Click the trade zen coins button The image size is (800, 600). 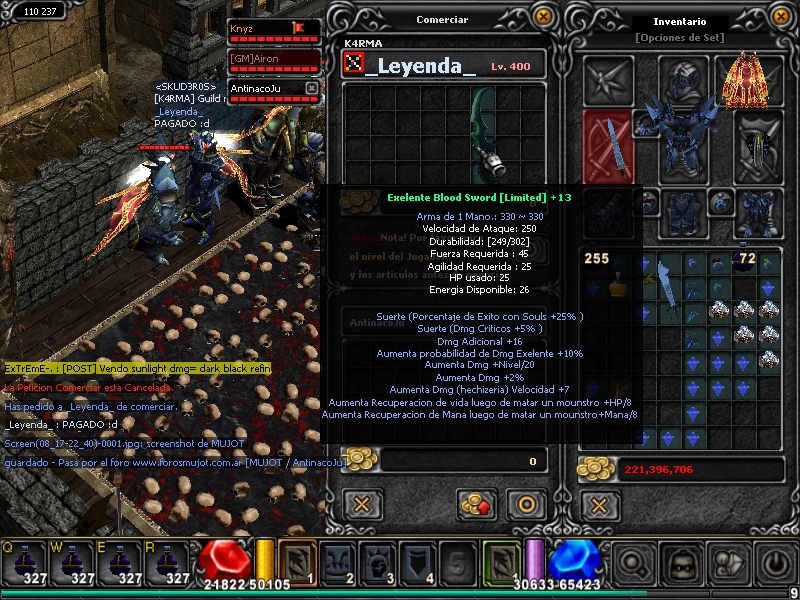(x=477, y=504)
